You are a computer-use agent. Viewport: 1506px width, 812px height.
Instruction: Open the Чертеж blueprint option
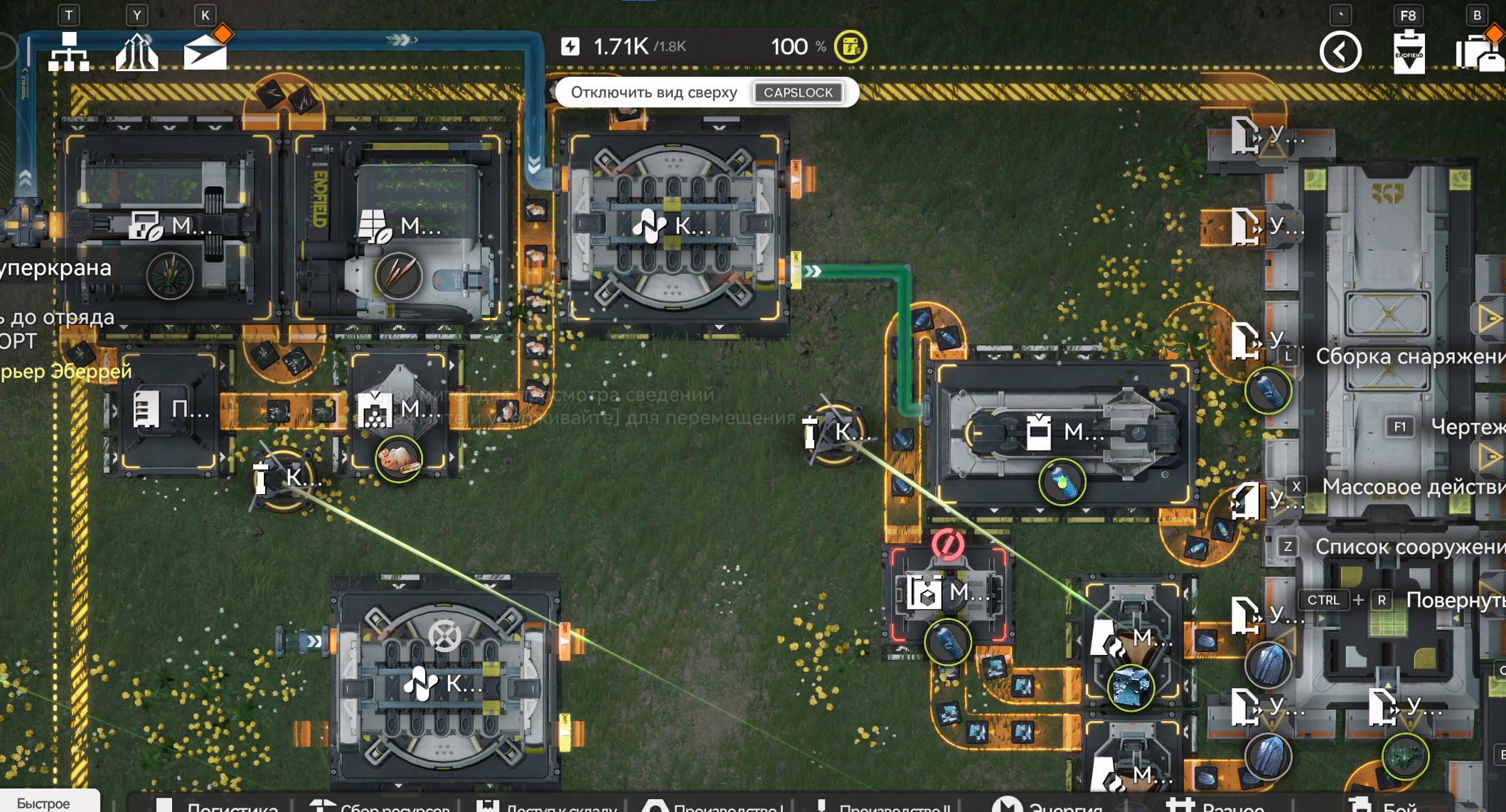tap(1466, 427)
